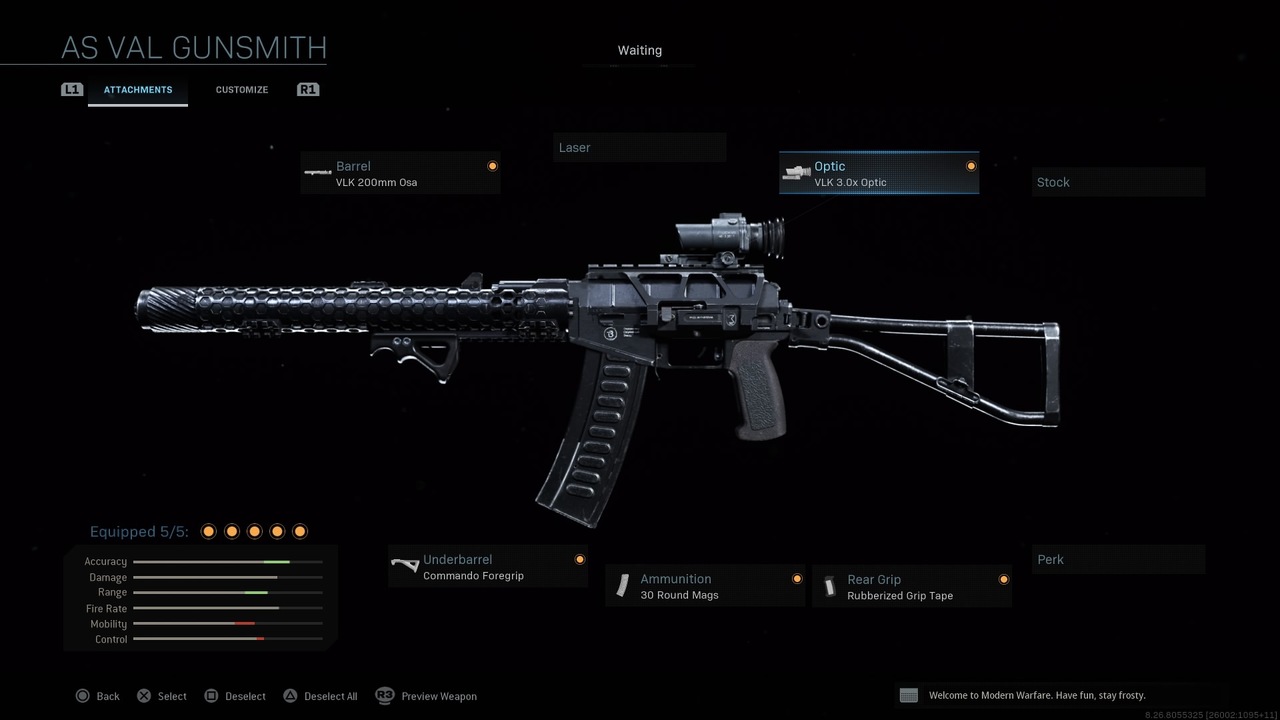Open the Laser attachment slot
Image resolution: width=1280 pixels, height=720 pixels.
(639, 147)
